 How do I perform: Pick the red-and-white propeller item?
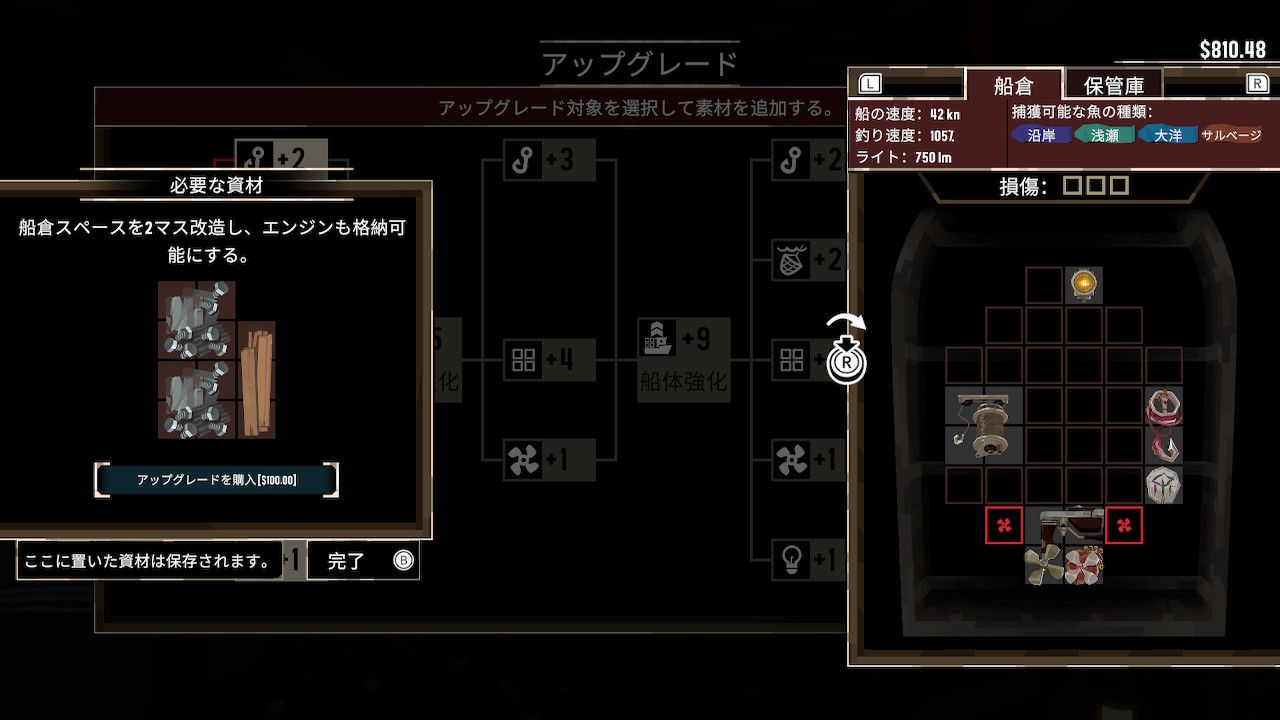[x=1084, y=565]
